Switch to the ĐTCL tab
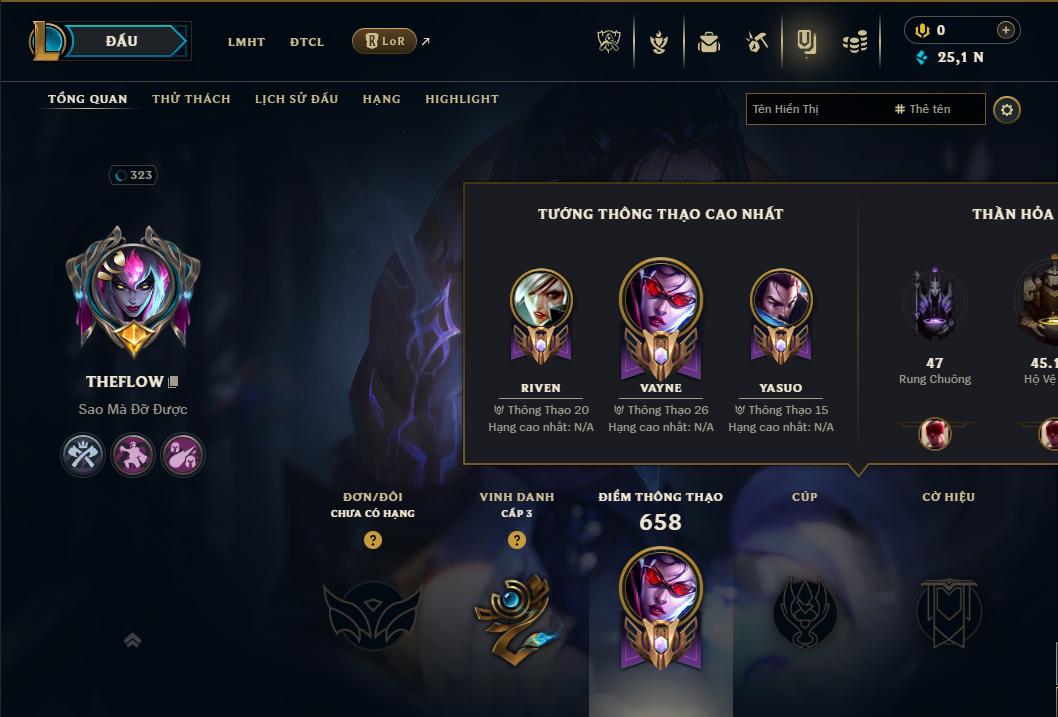Image resolution: width=1058 pixels, height=717 pixels. (x=307, y=42)
